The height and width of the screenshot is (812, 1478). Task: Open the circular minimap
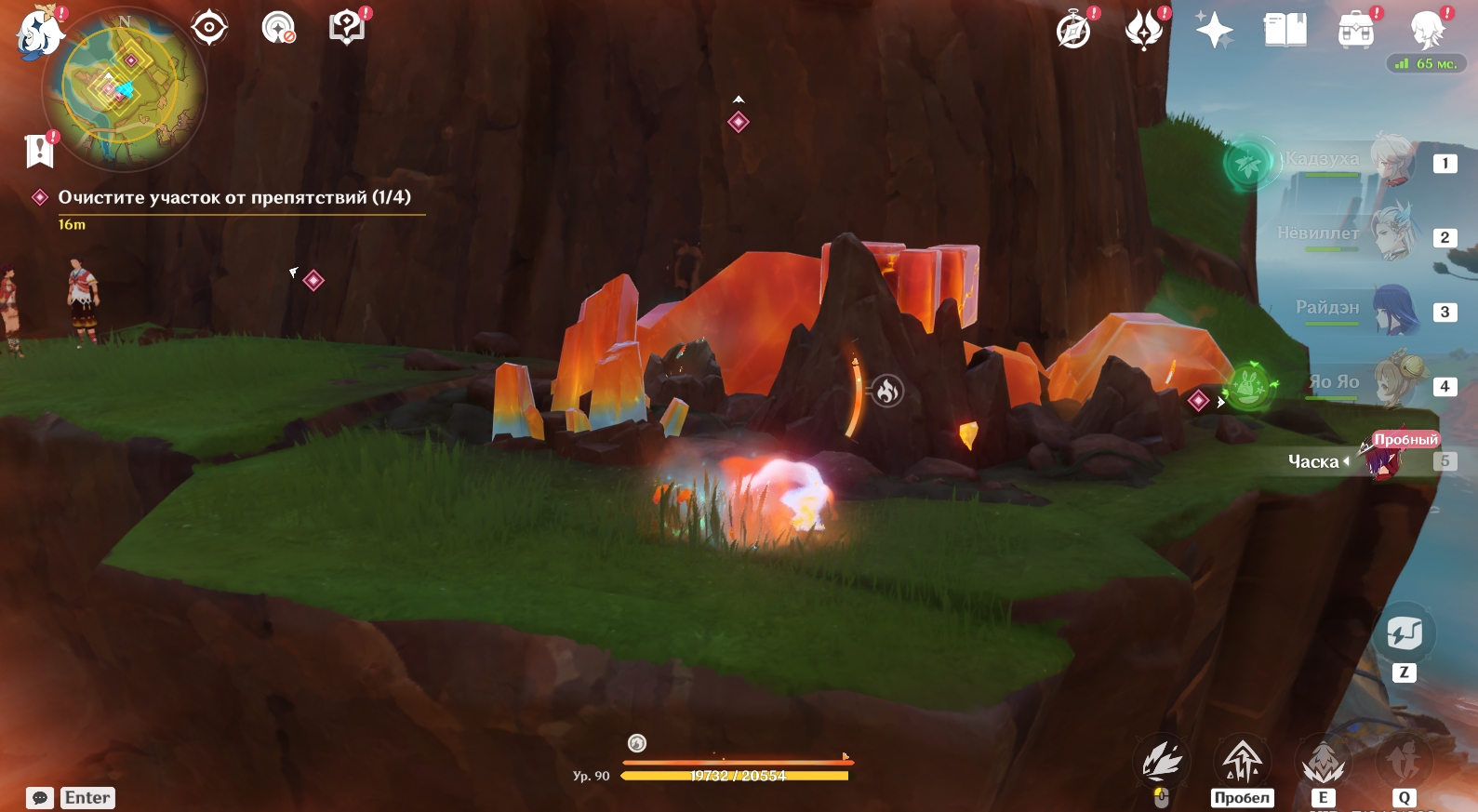coord(125,90)
